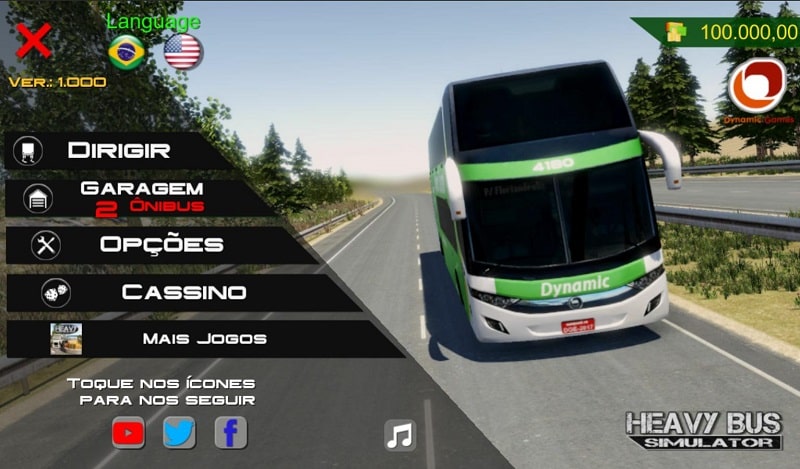Toggle the music note button
The width and height of the screenshot is (800, 469).
tap(400, 435)
